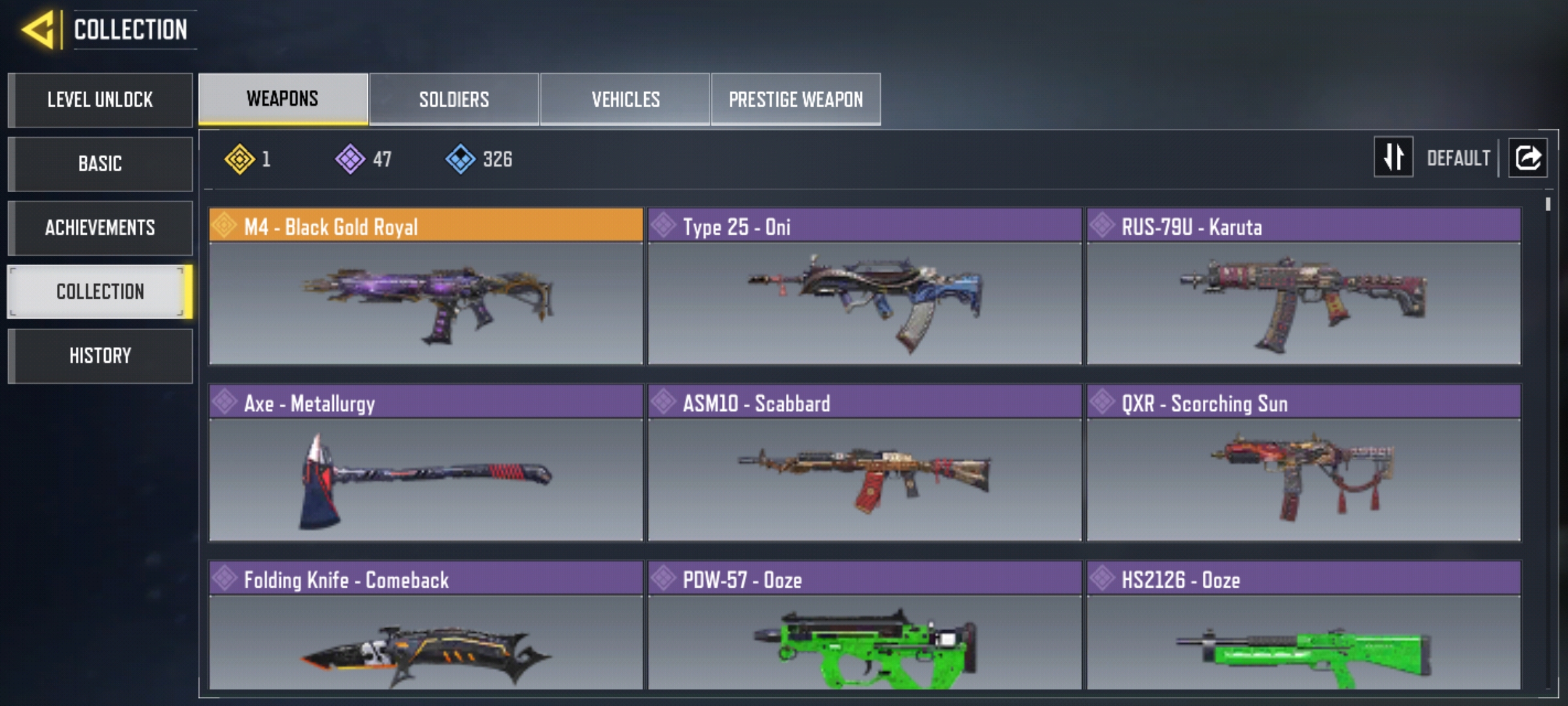Select the Collection side menu entry

(x=100, y=292)
